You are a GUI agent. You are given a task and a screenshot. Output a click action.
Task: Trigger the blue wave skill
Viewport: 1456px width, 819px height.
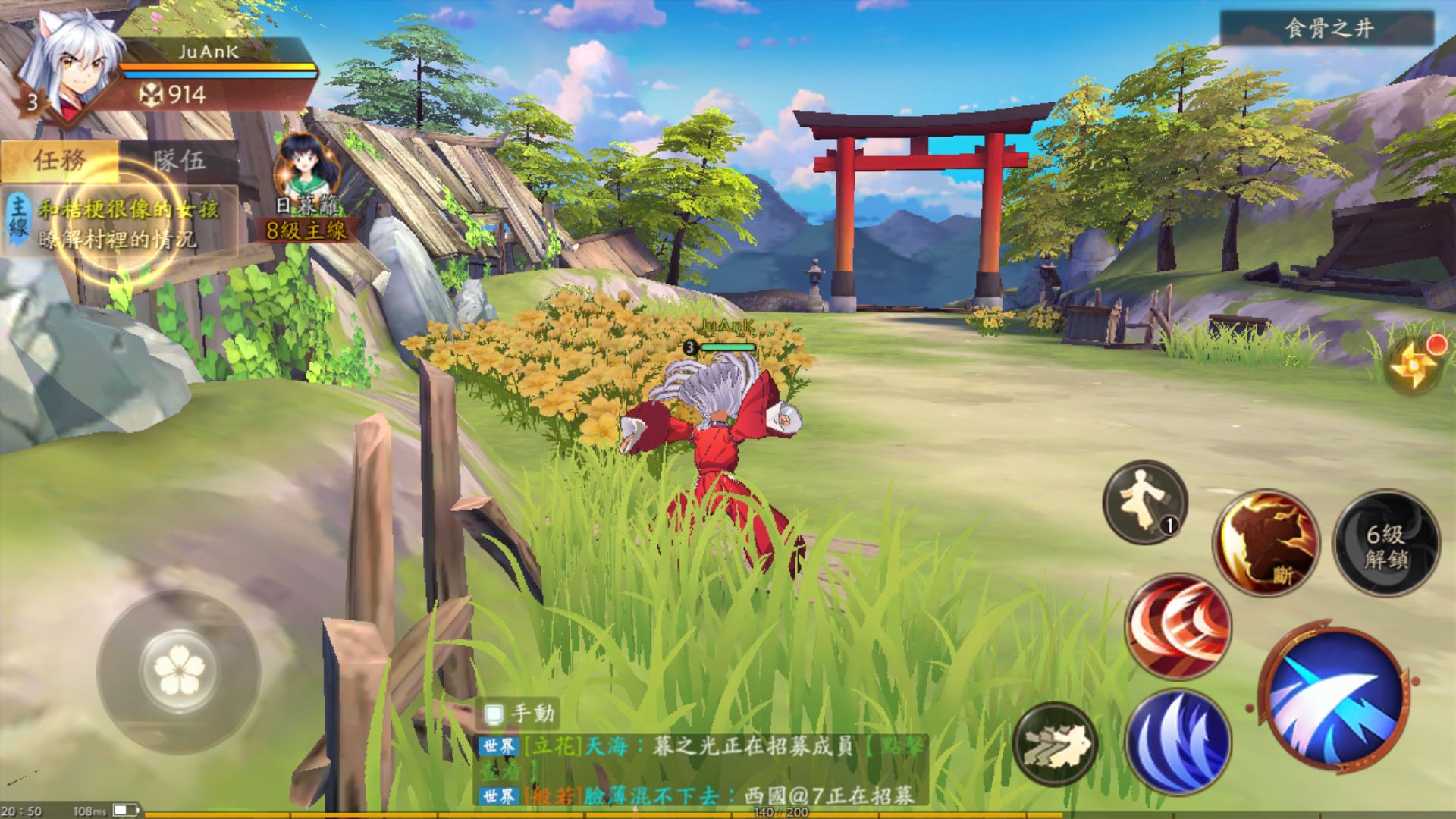point(1181,739)
